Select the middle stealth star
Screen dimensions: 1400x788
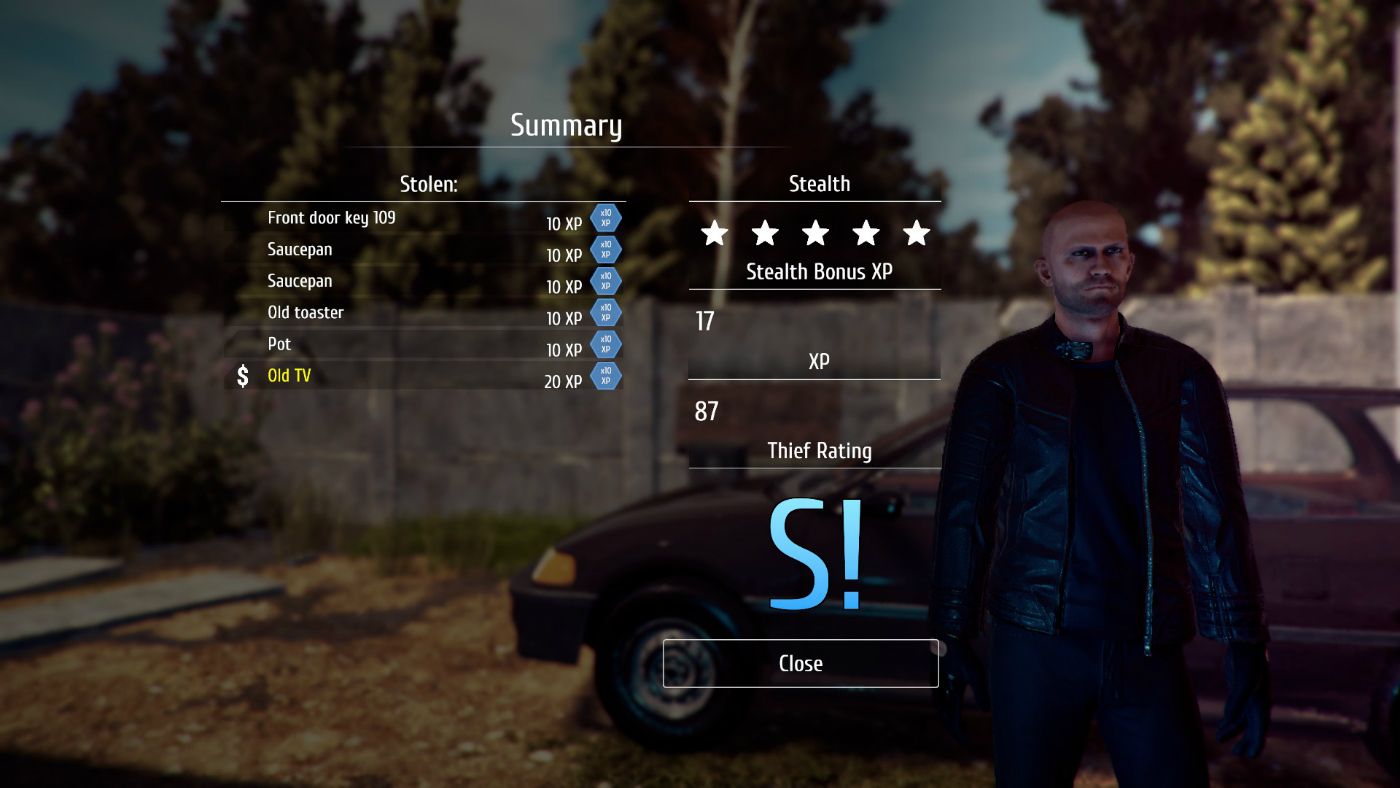tap(815, 233)
